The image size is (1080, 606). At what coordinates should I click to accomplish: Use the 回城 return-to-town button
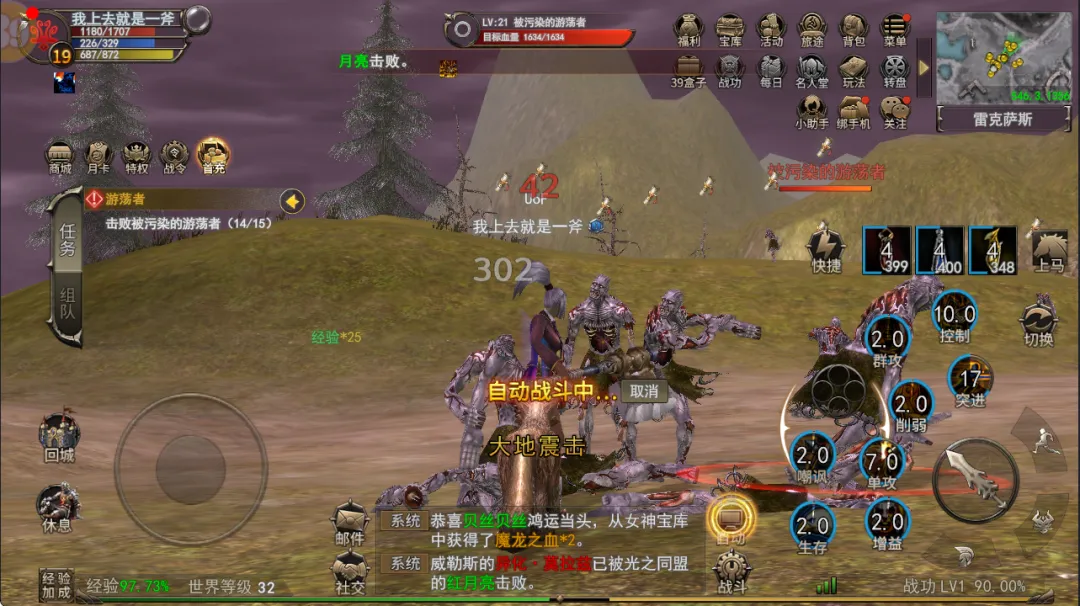coord(59,437)
